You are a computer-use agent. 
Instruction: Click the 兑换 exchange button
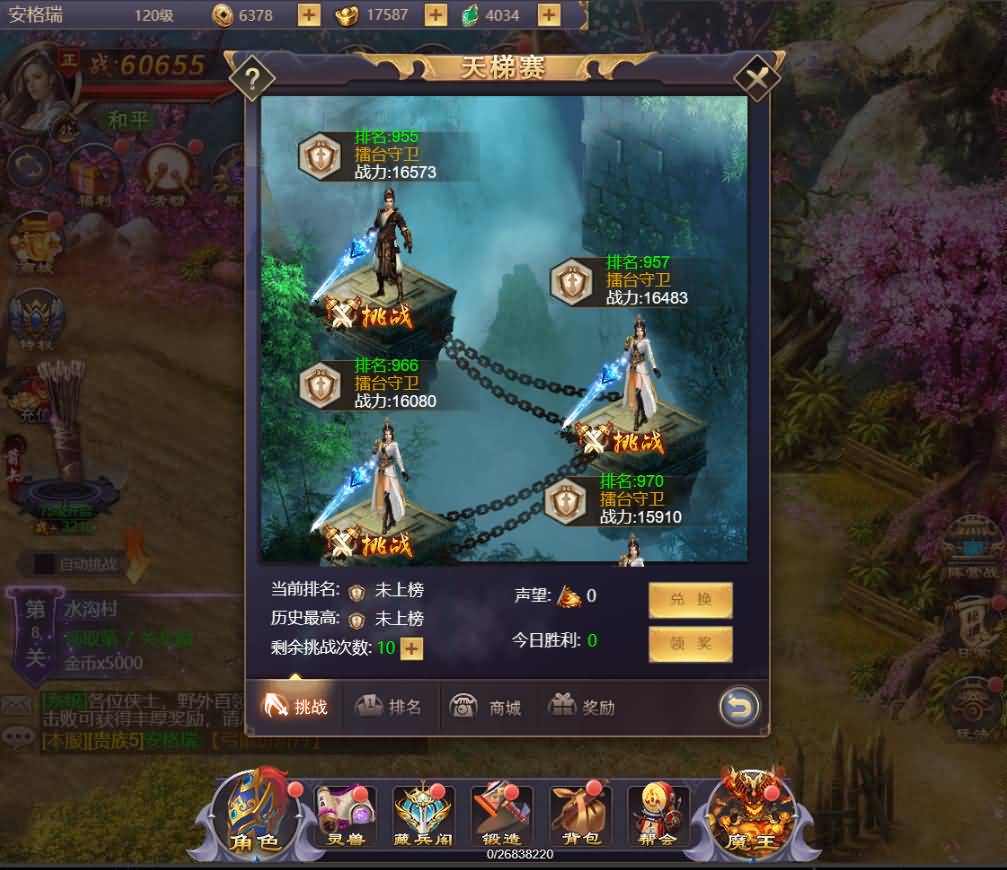(x=690, y=600)
